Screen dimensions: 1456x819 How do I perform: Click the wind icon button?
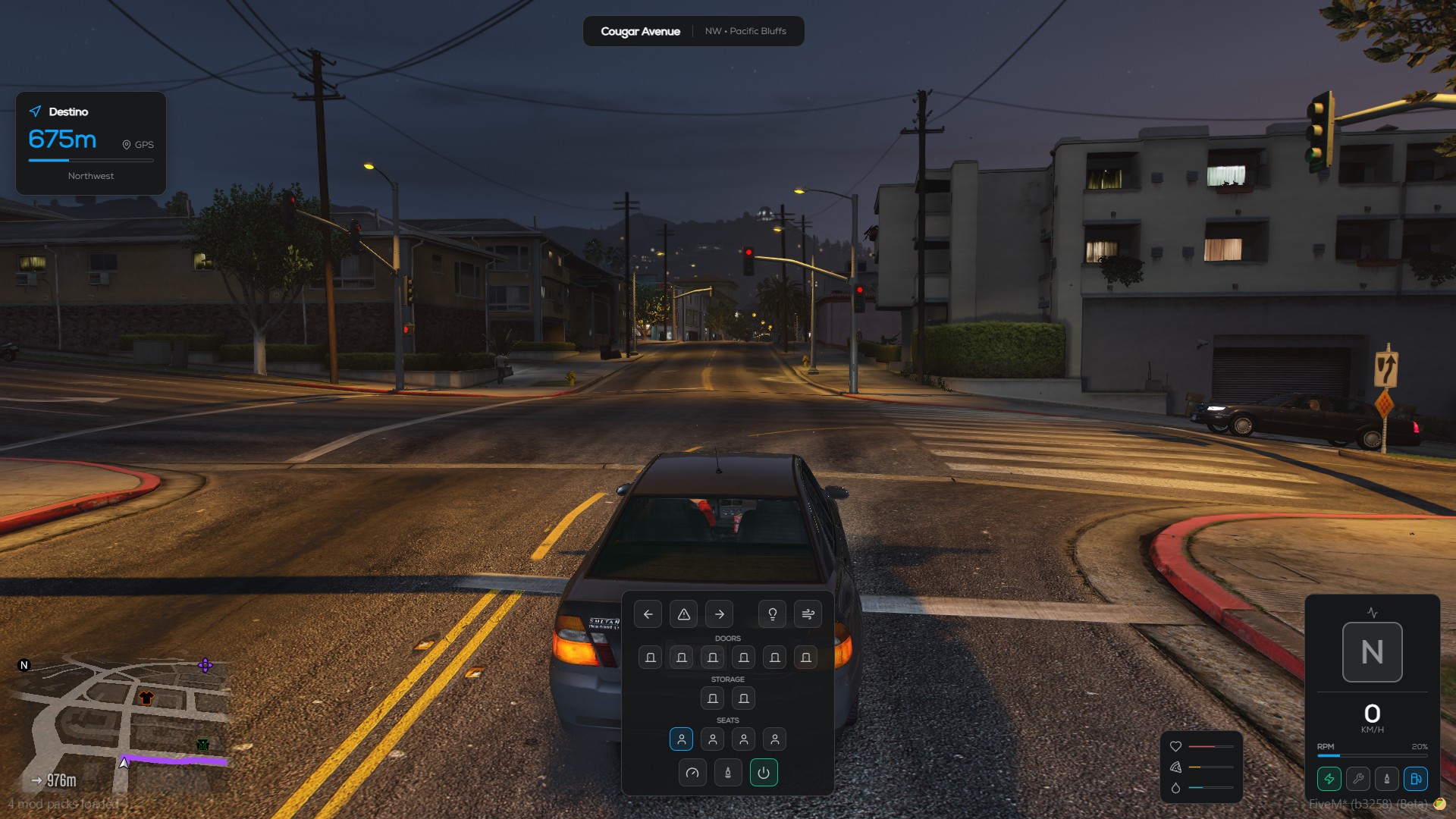point(808,614)
